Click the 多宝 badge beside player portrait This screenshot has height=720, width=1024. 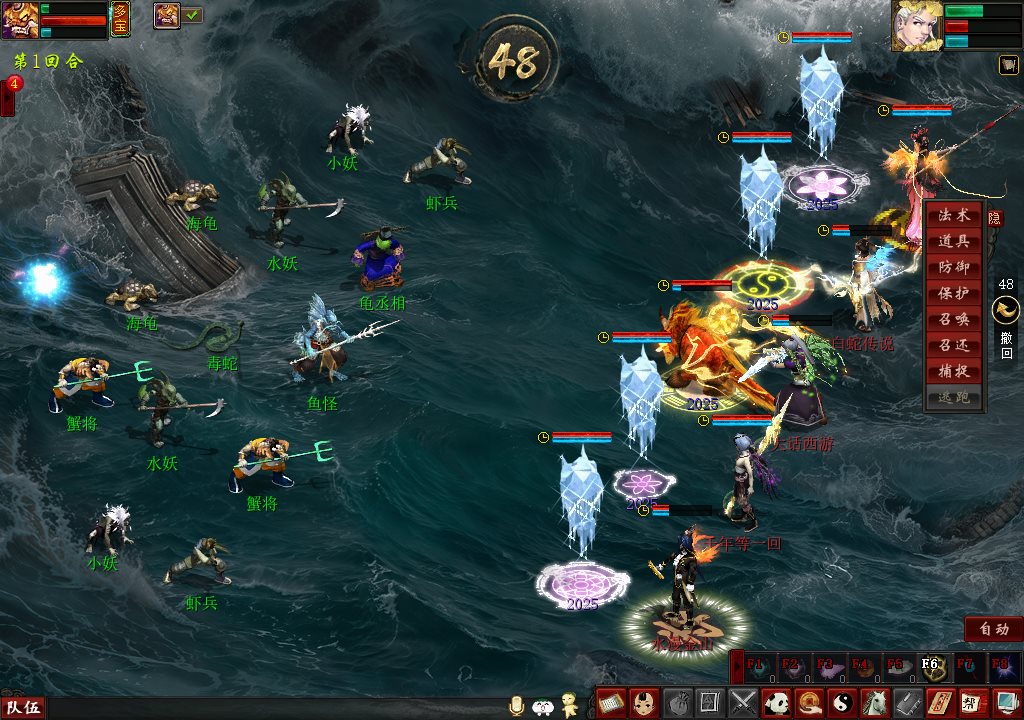click(120, 20)
